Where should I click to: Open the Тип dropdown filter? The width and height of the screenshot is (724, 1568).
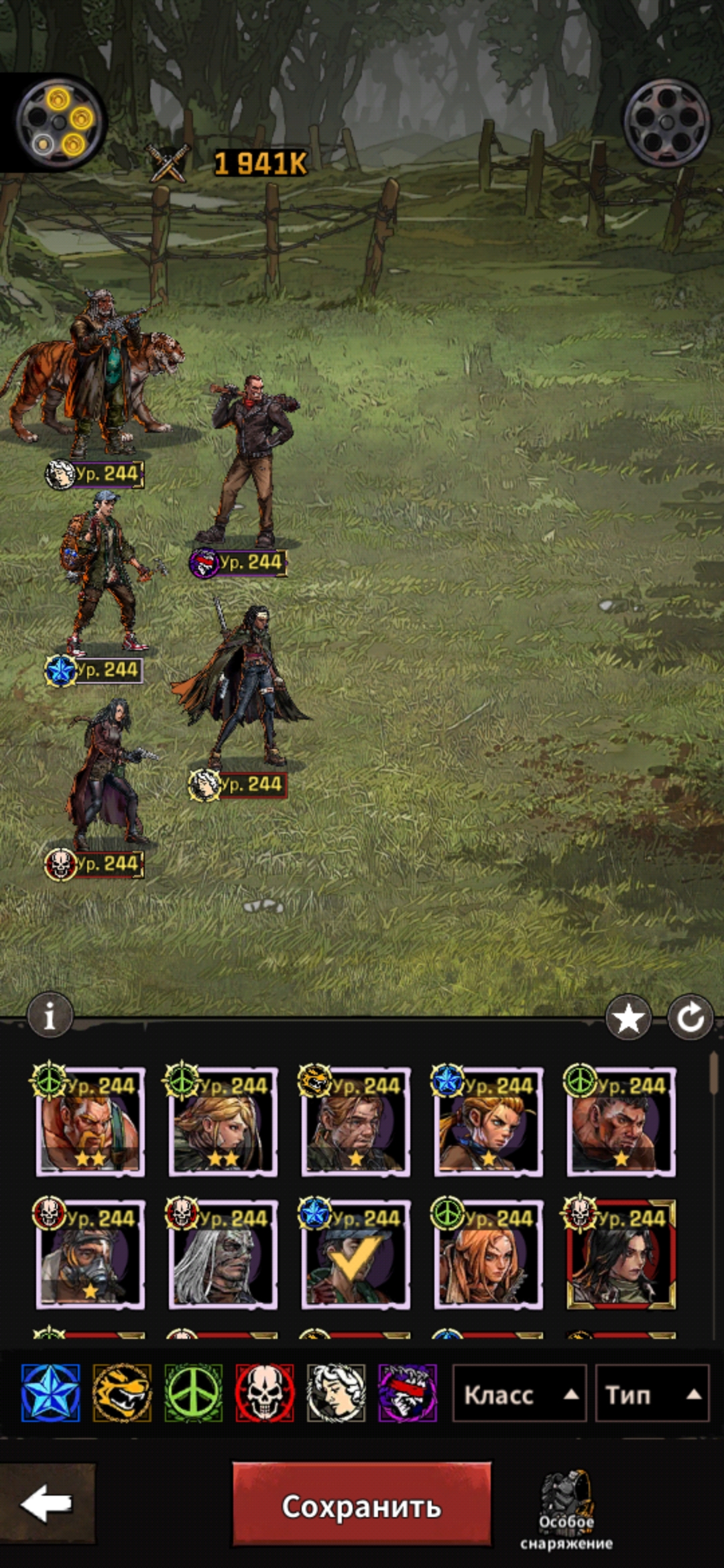pos(652,1394)
